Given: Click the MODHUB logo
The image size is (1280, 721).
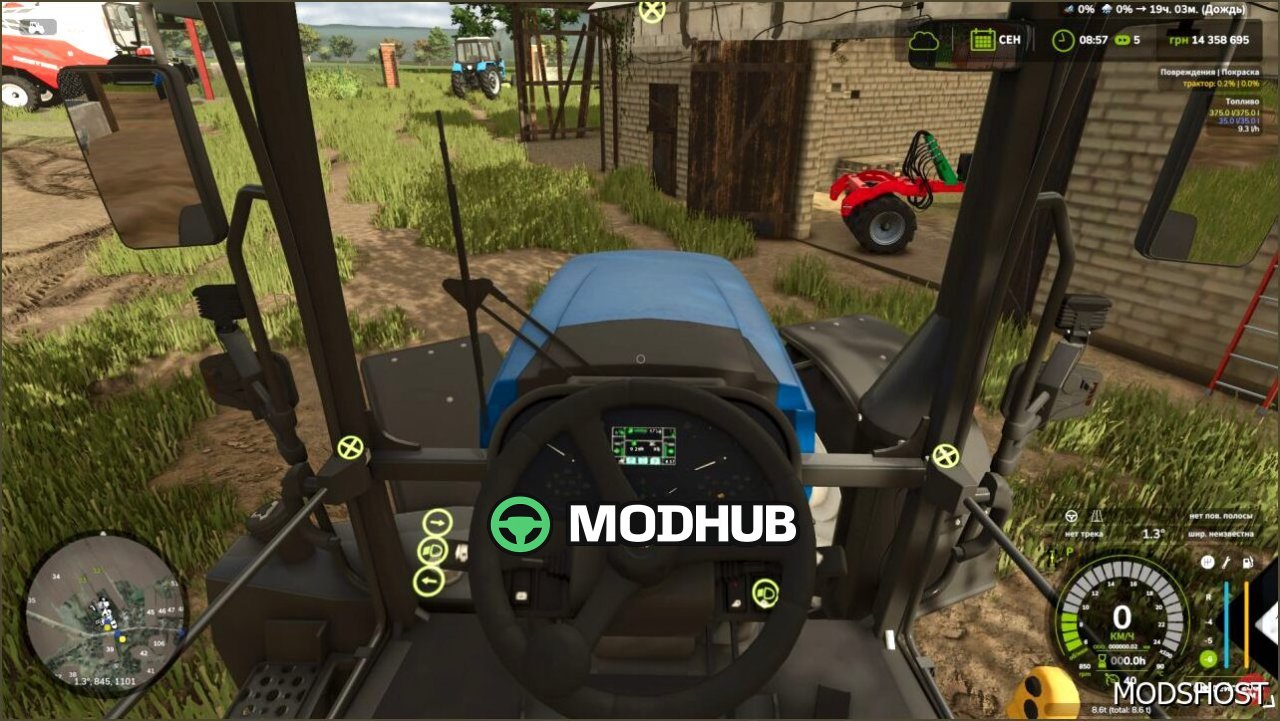Looking at the screenshot, I should coord(640,523).
